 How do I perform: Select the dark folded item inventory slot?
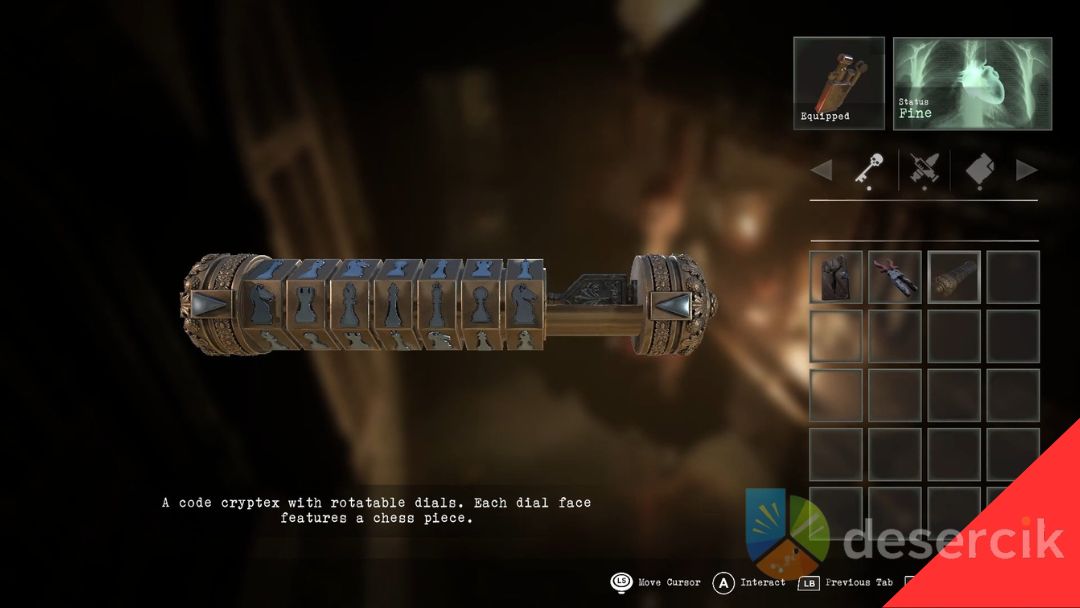(x=835, y=276)
